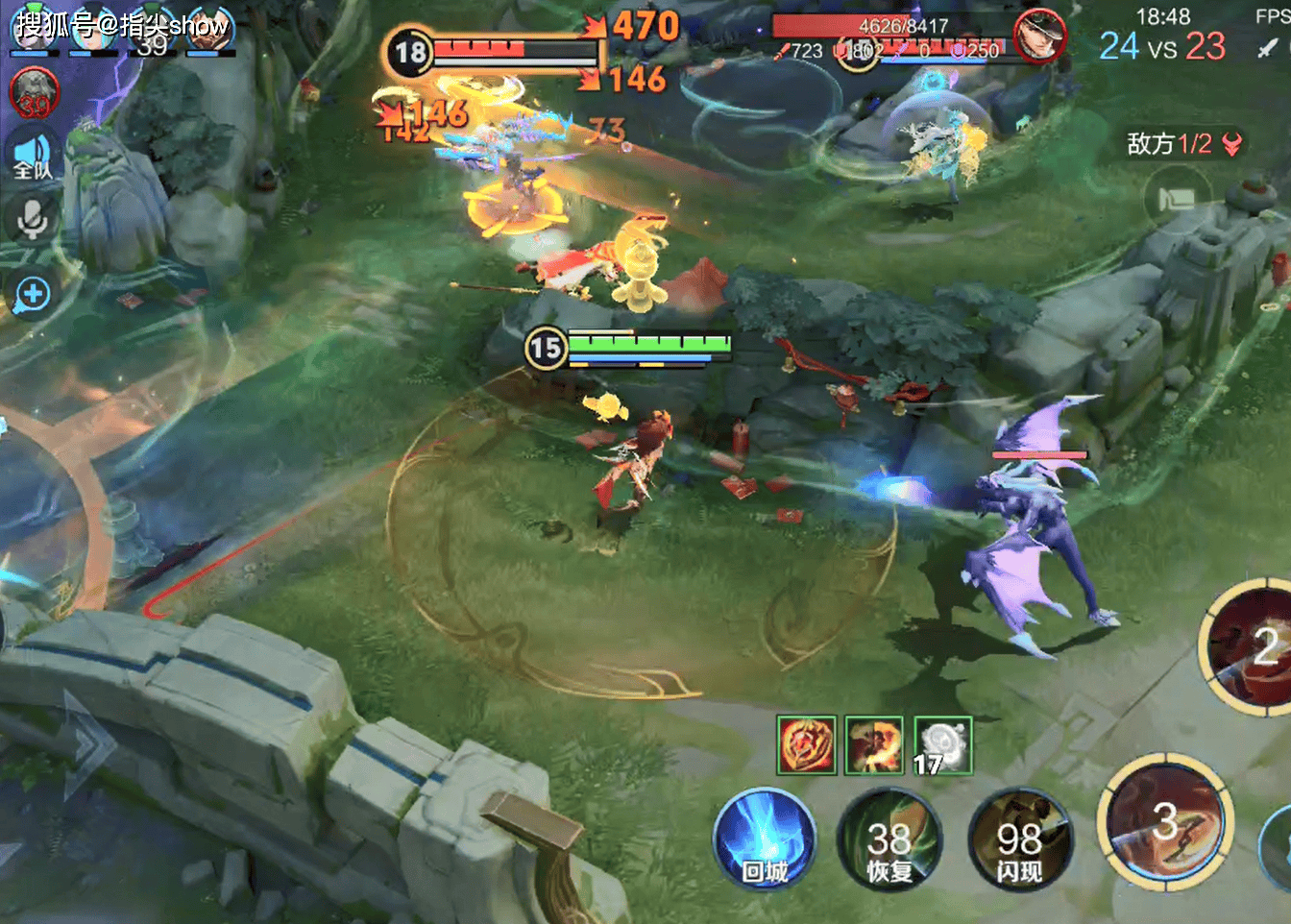The height and width of the screenshot is (924, 1291).
Task: Cast the skill showing cooldown 3
Action: click(x=1165, y=822)
